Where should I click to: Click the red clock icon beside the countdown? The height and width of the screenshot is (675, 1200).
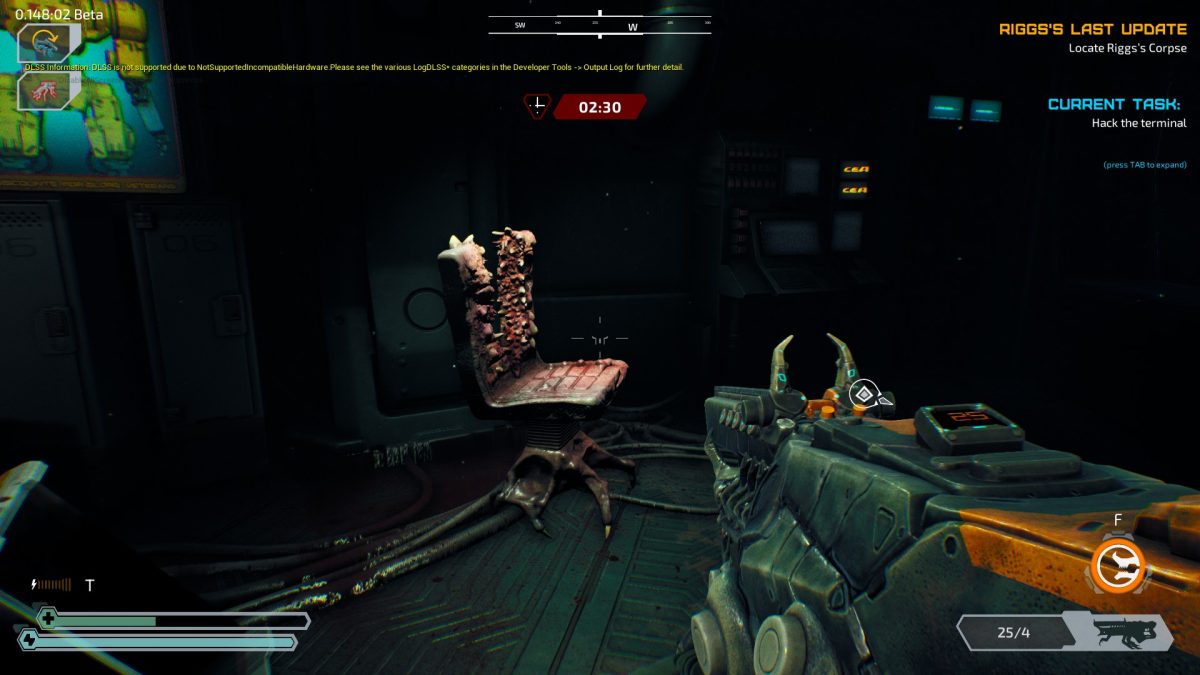tap(538, 106)
